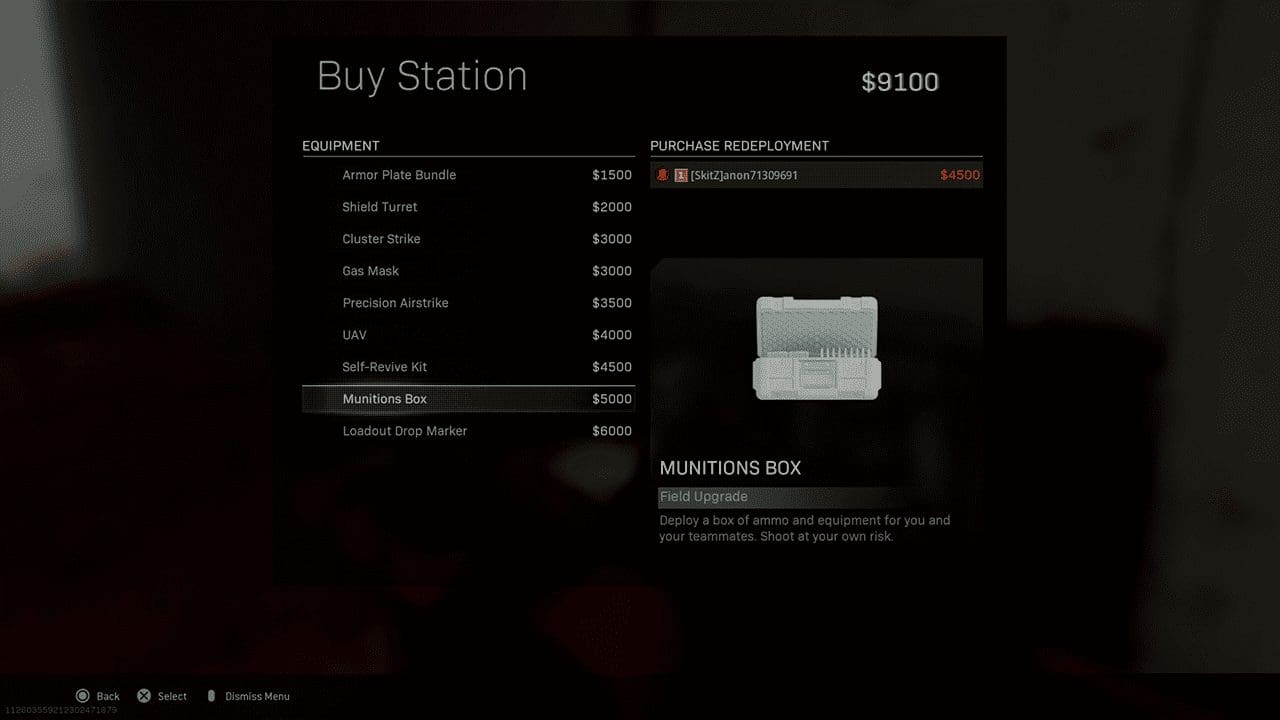1280x720 pixels.
Task: Click the Field Upgrade label bar
Action: (703, 496)
